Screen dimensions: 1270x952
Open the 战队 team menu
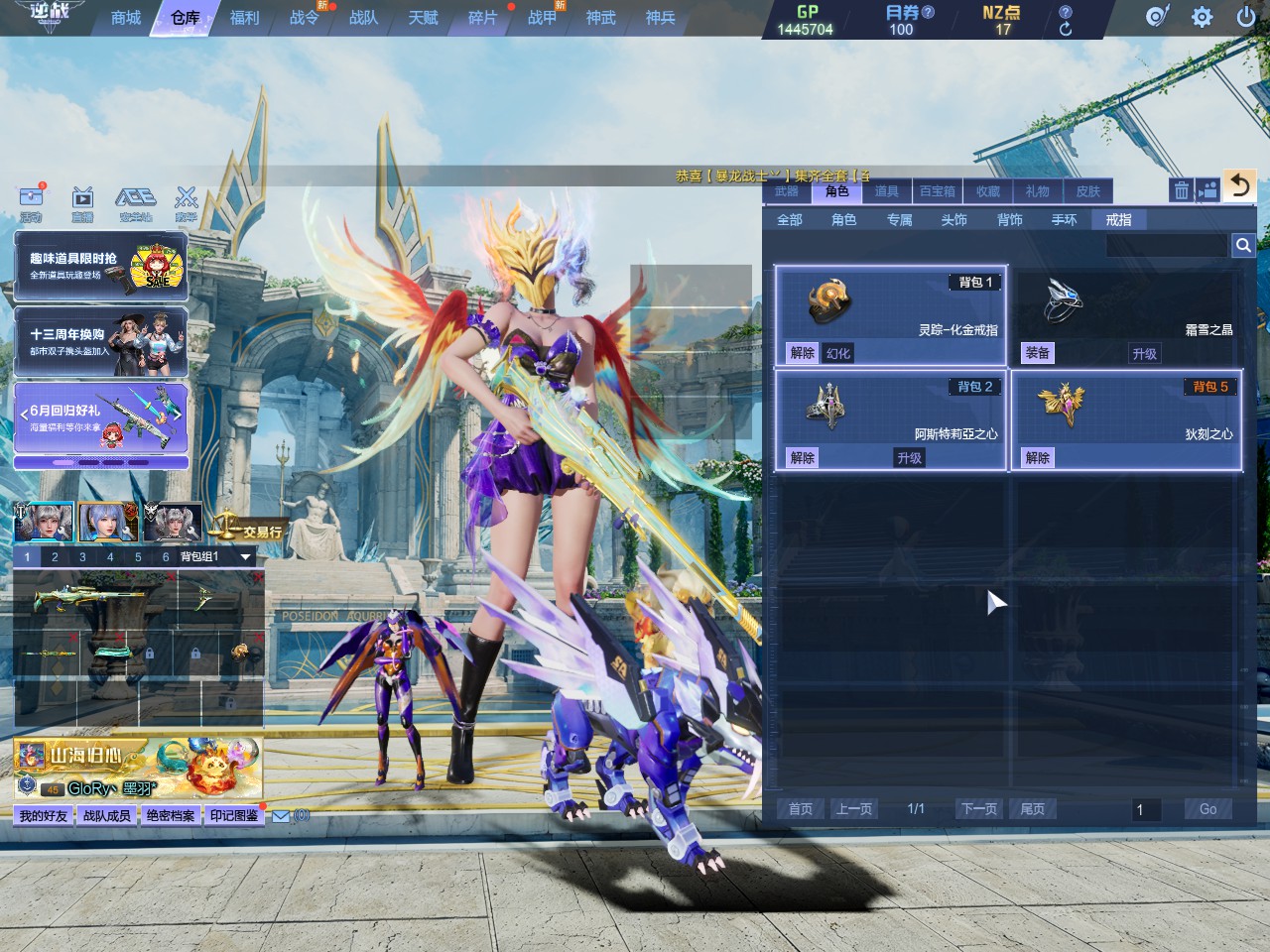pyautogui.click(x=363, y=18)
